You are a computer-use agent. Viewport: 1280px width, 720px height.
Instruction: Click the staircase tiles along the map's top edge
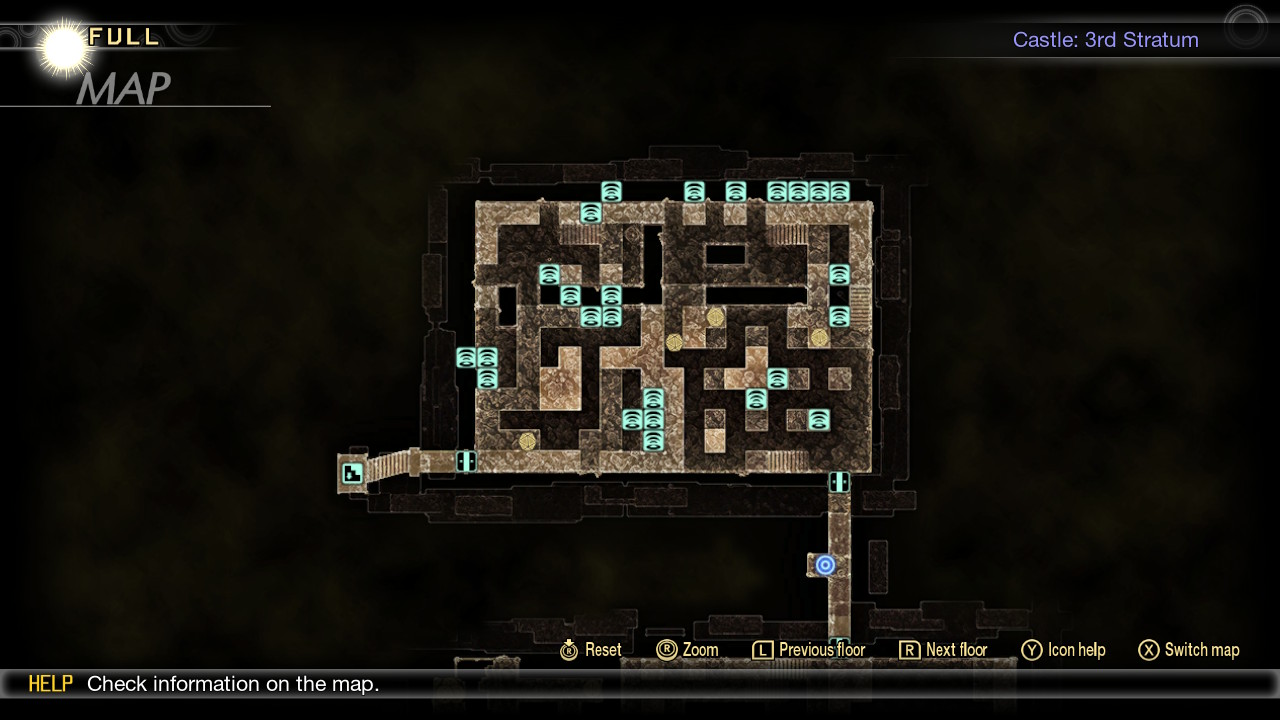coord(579,233)
